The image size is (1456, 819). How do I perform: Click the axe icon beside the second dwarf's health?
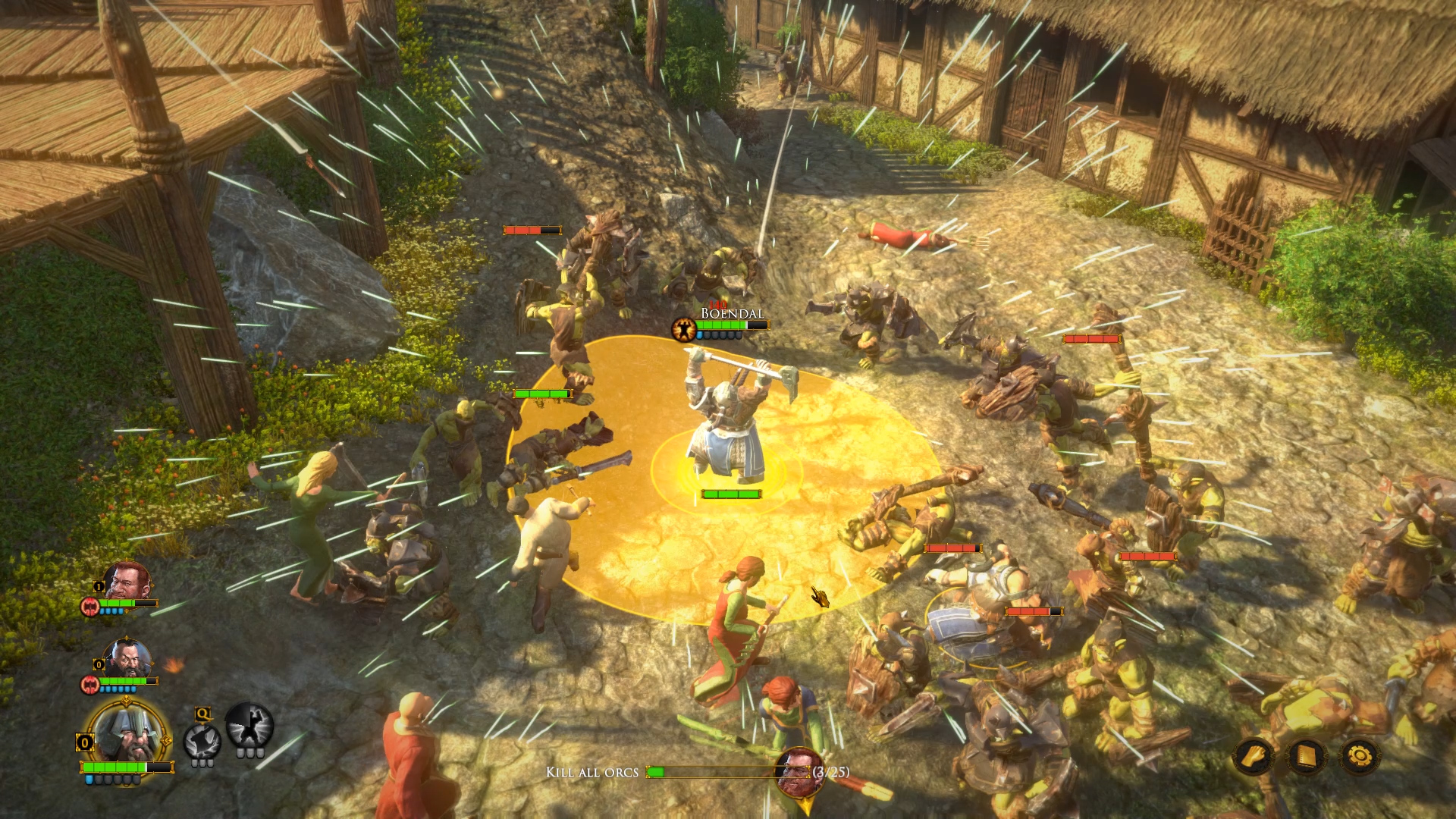[89, 683]
